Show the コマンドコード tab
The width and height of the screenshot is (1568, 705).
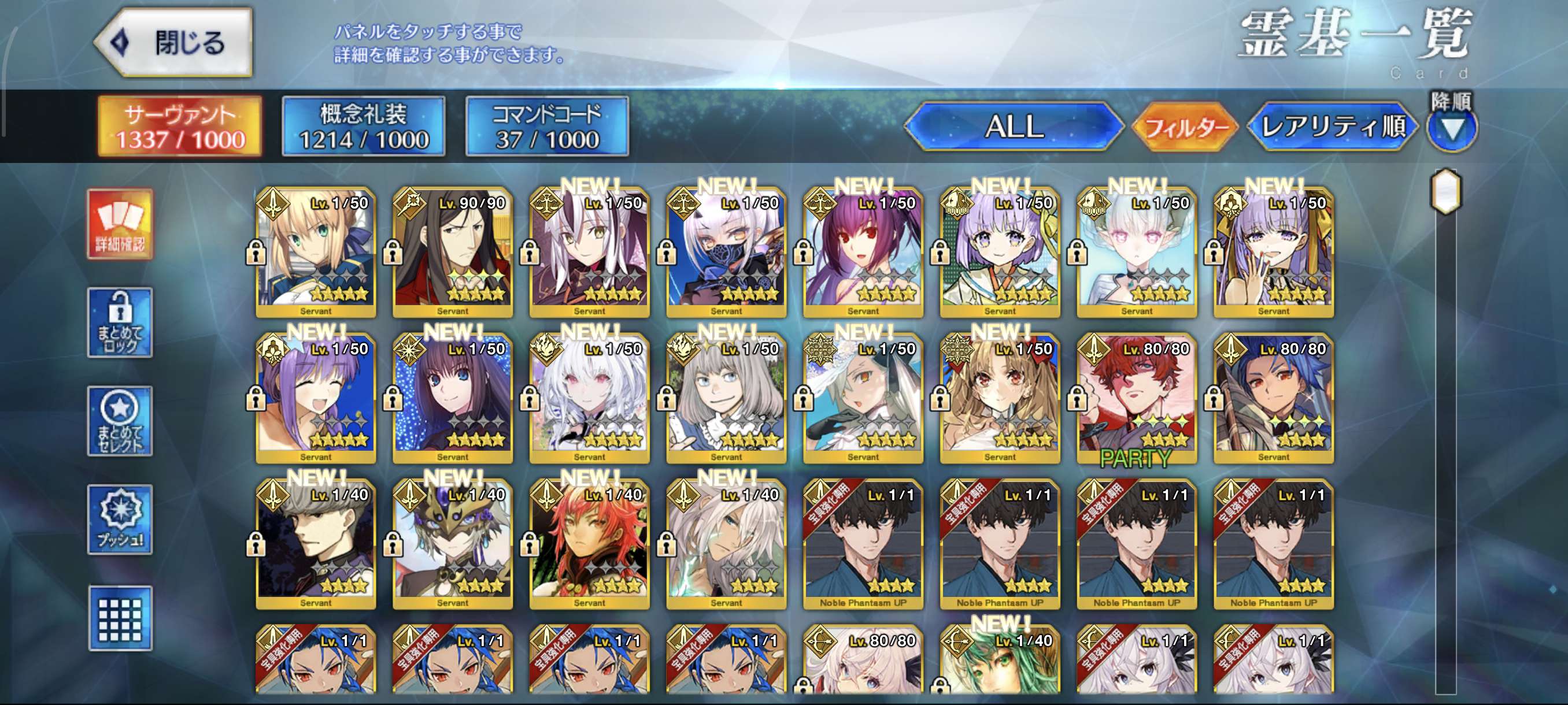(x=546, y=126)
